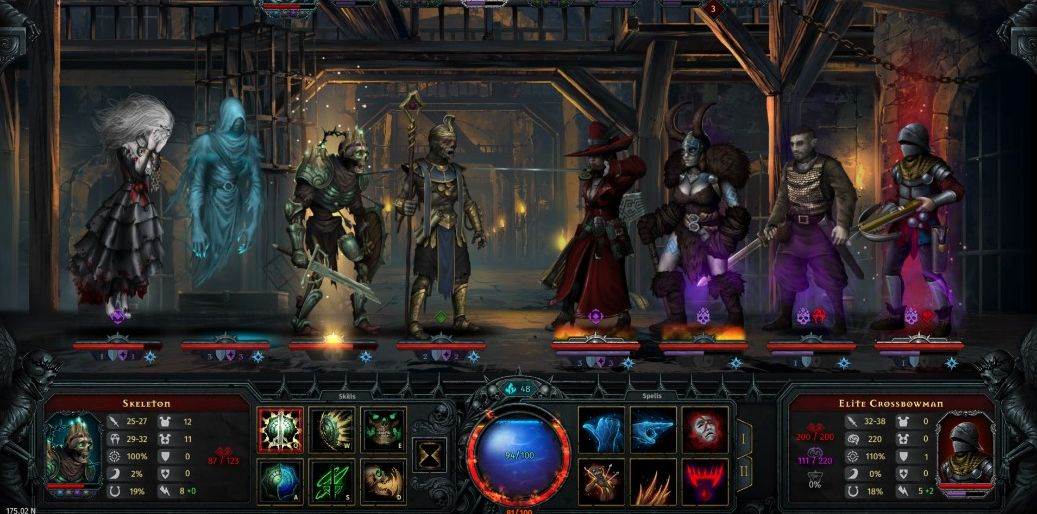
Task: Cast the blue ghostly hand spell
Action: [x=602, y=429]
